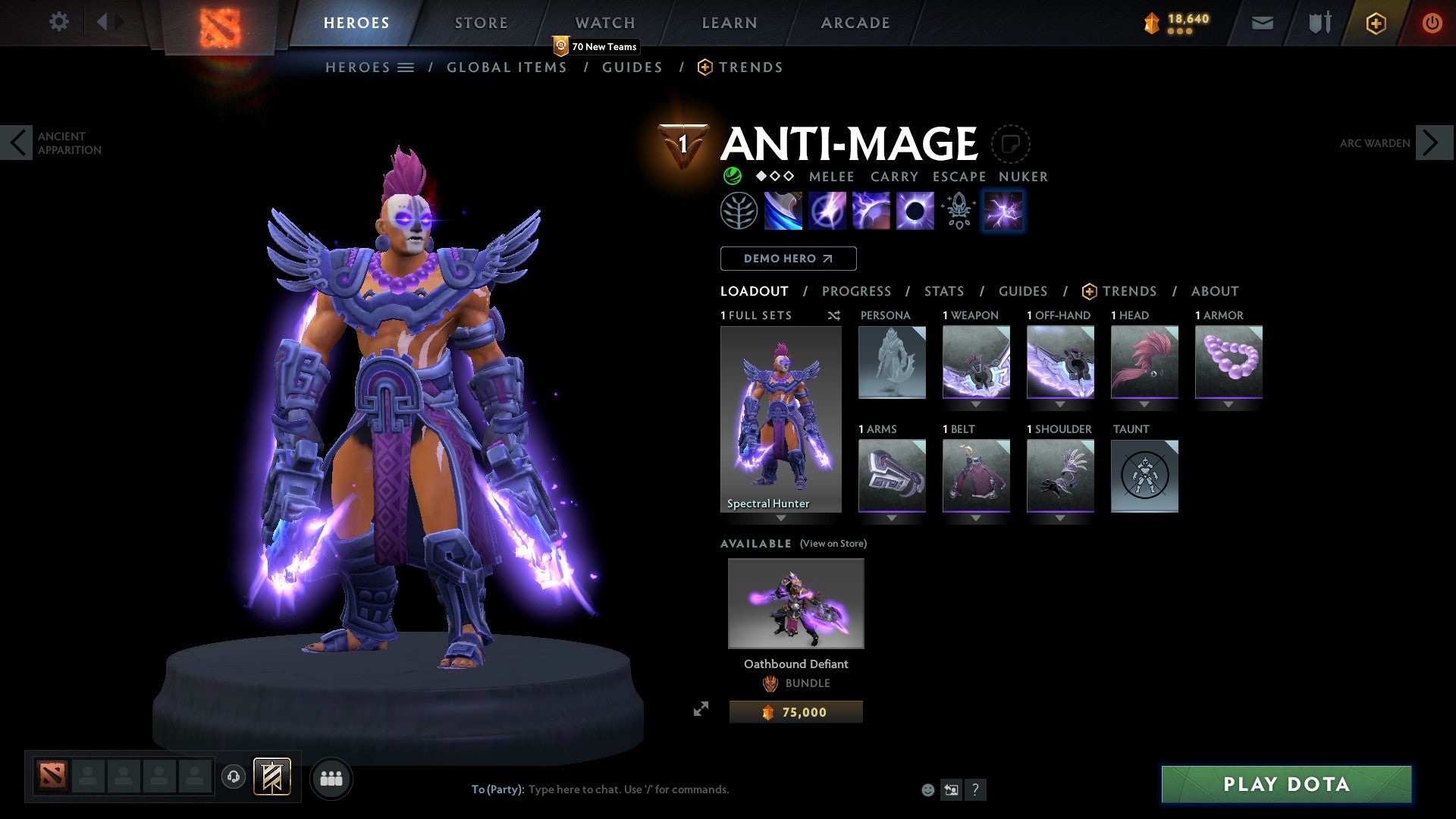Select the Blink ability icon
This screenshot has width=1456, height=819.
tap(829, 210)
